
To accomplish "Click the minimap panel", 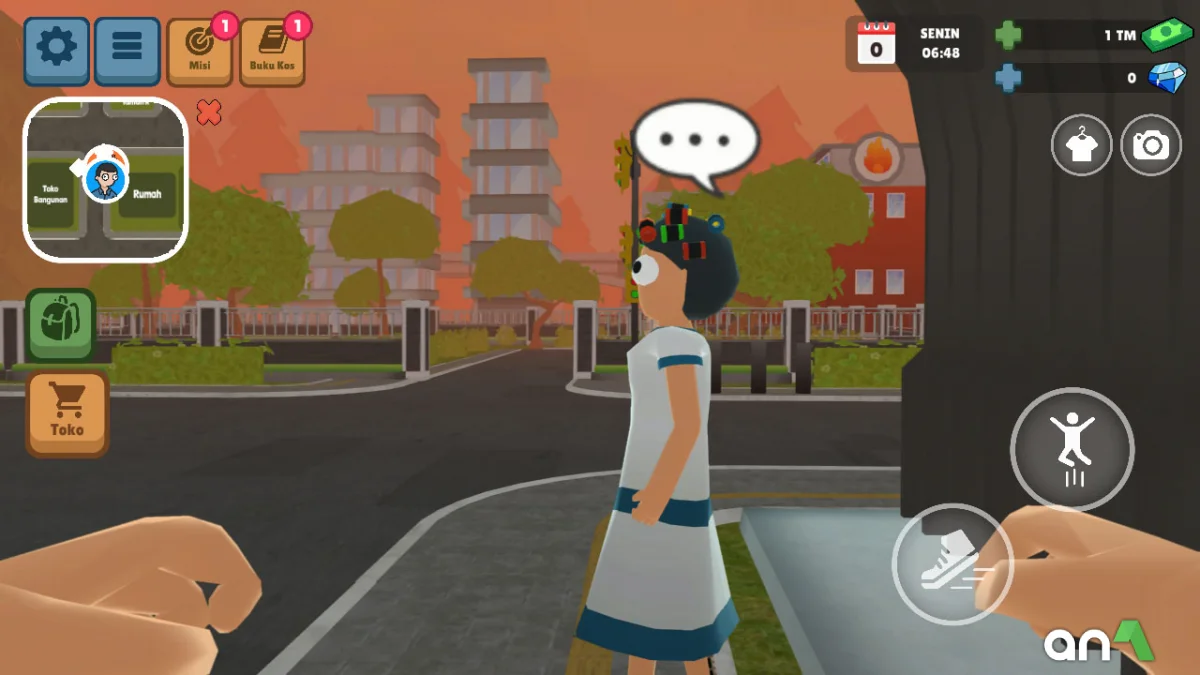I will [105, 180].
